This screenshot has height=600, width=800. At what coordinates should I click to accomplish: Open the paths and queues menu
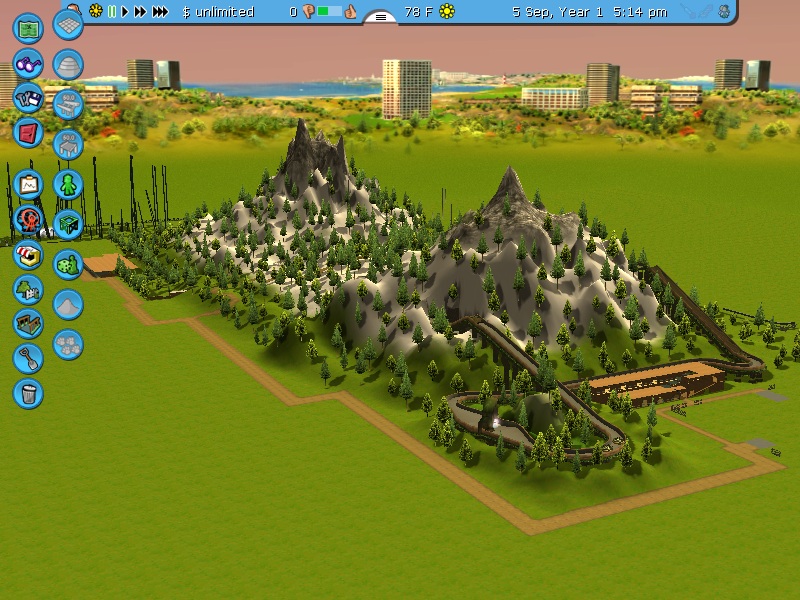click(x=28, y=323)
